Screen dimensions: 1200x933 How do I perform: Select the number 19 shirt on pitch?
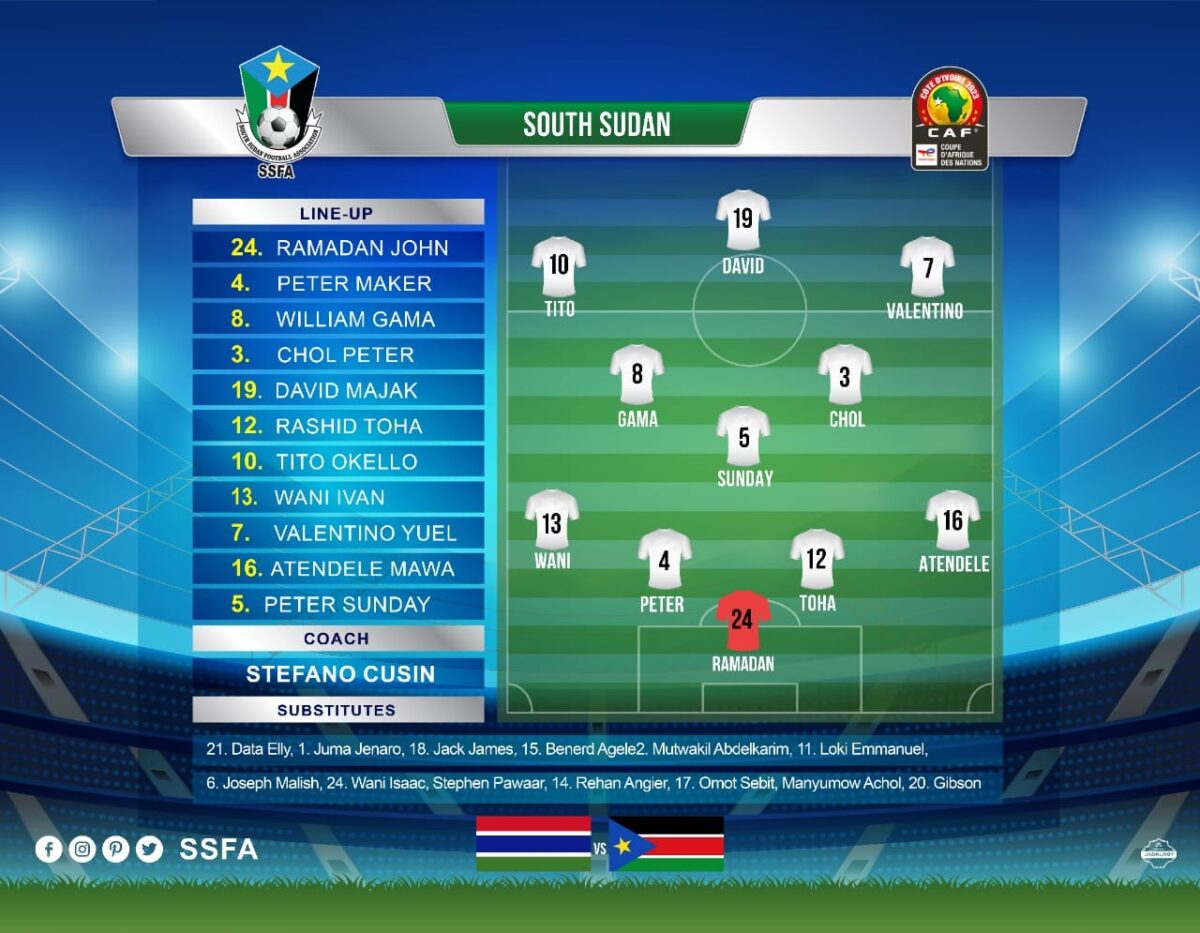point(743,219)
